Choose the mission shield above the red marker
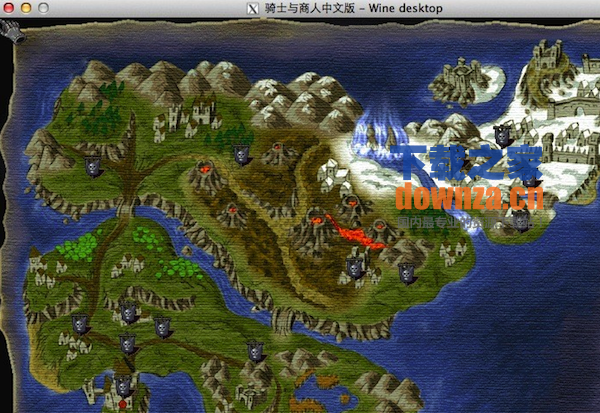This screenshot has height=413, width=600. pyautogui.click(x=123, y=386)
